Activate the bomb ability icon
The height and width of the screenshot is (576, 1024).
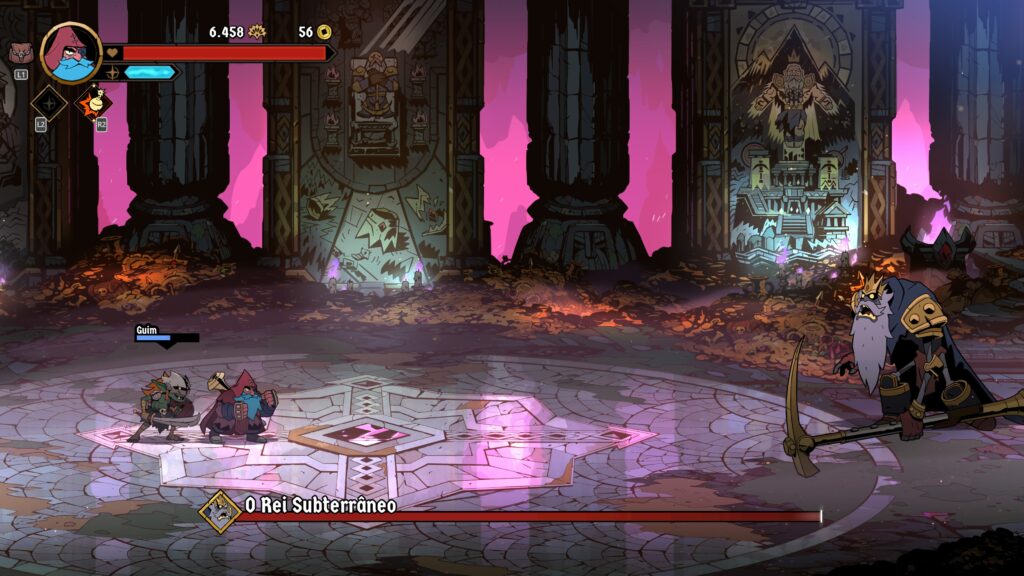[x=95, y=101]
